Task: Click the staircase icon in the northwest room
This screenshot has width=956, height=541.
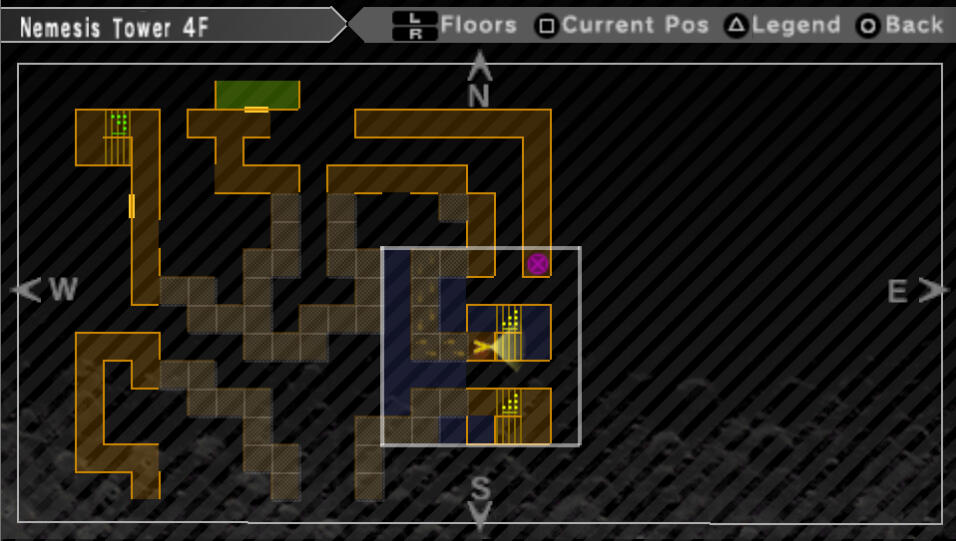Action: [x=118, y=138]
